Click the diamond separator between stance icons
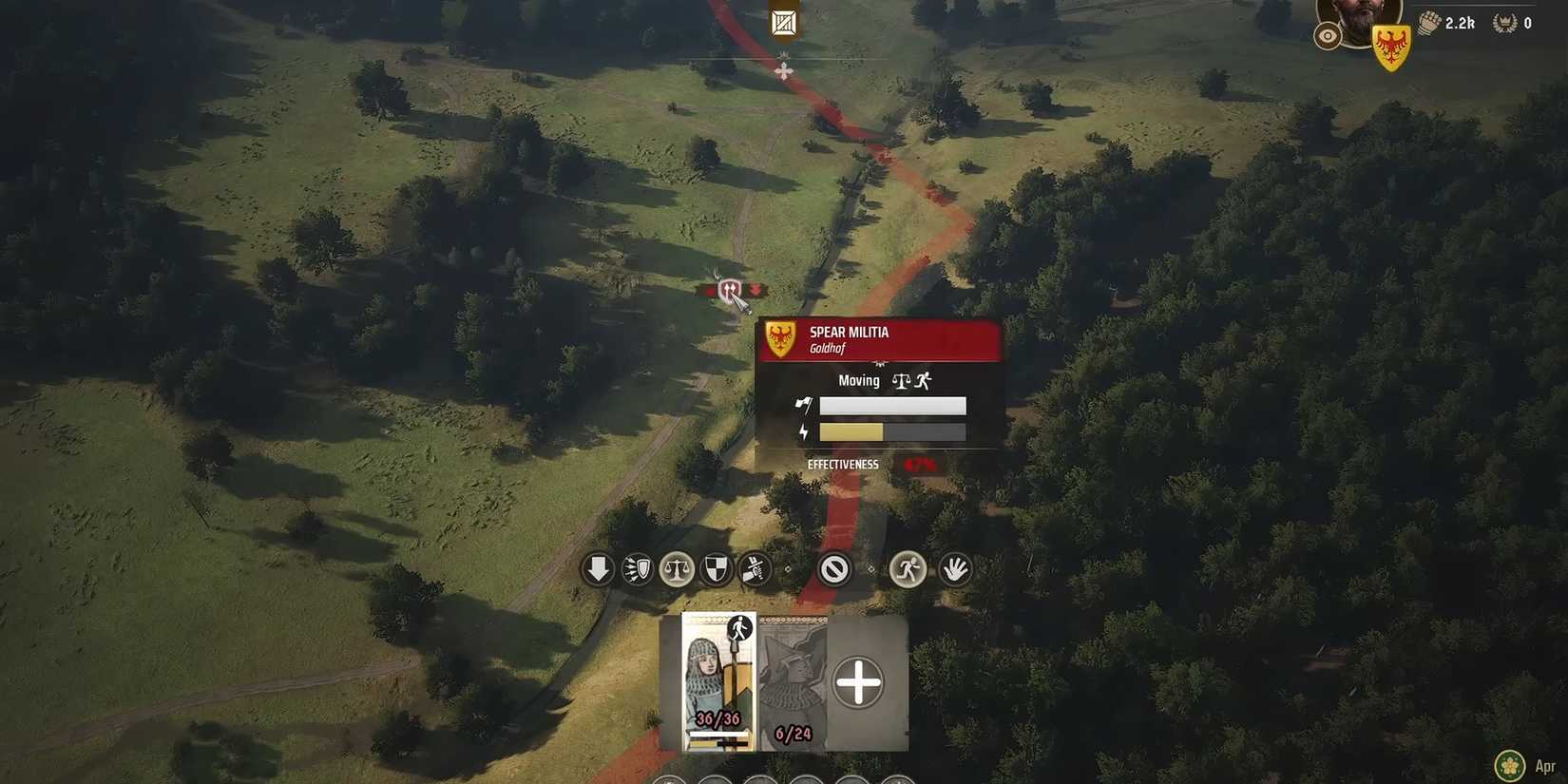The image size is (1568, 784). [x=788, y=570]
